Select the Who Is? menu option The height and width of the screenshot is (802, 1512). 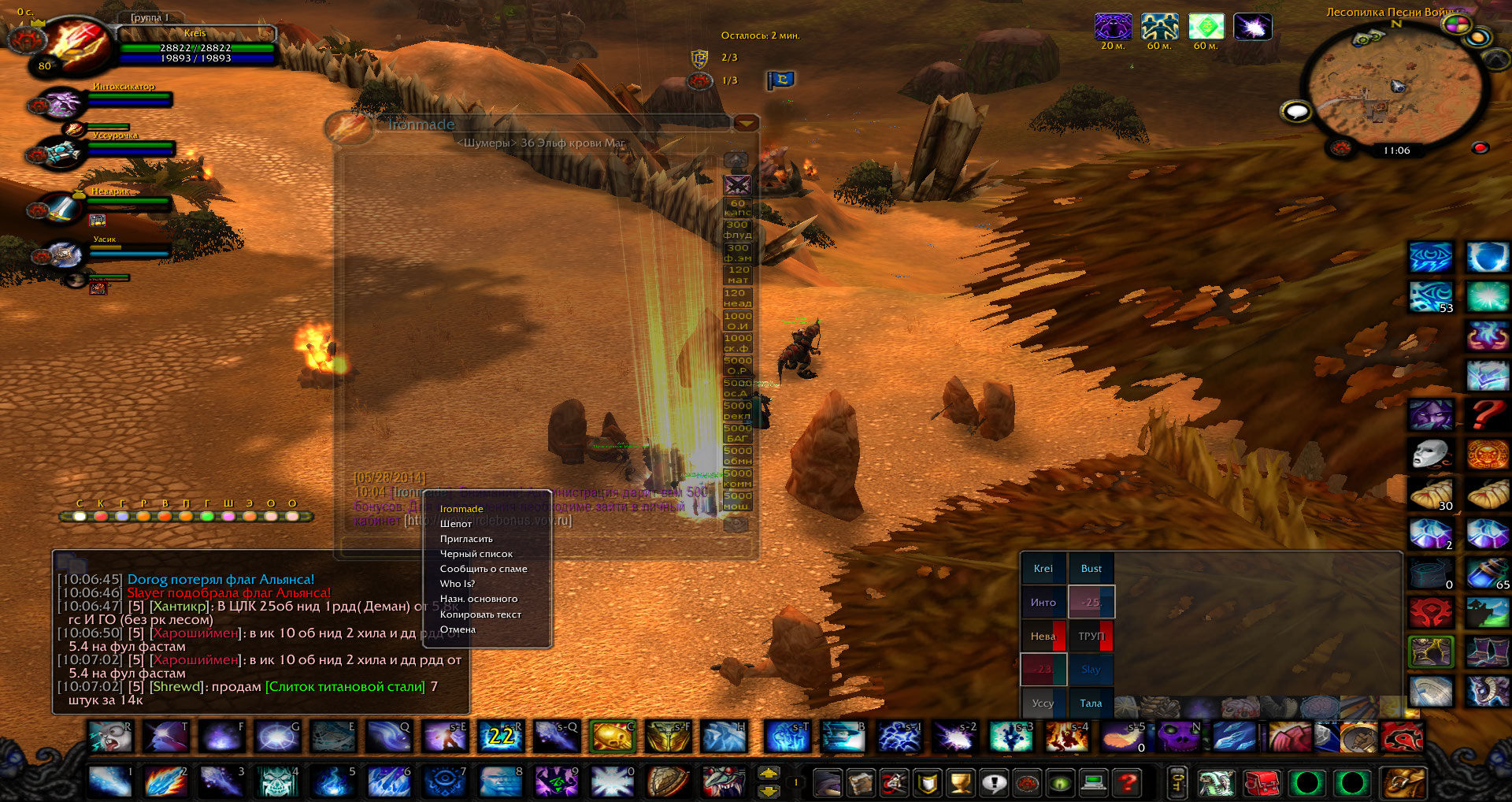[x=457, y=584]
